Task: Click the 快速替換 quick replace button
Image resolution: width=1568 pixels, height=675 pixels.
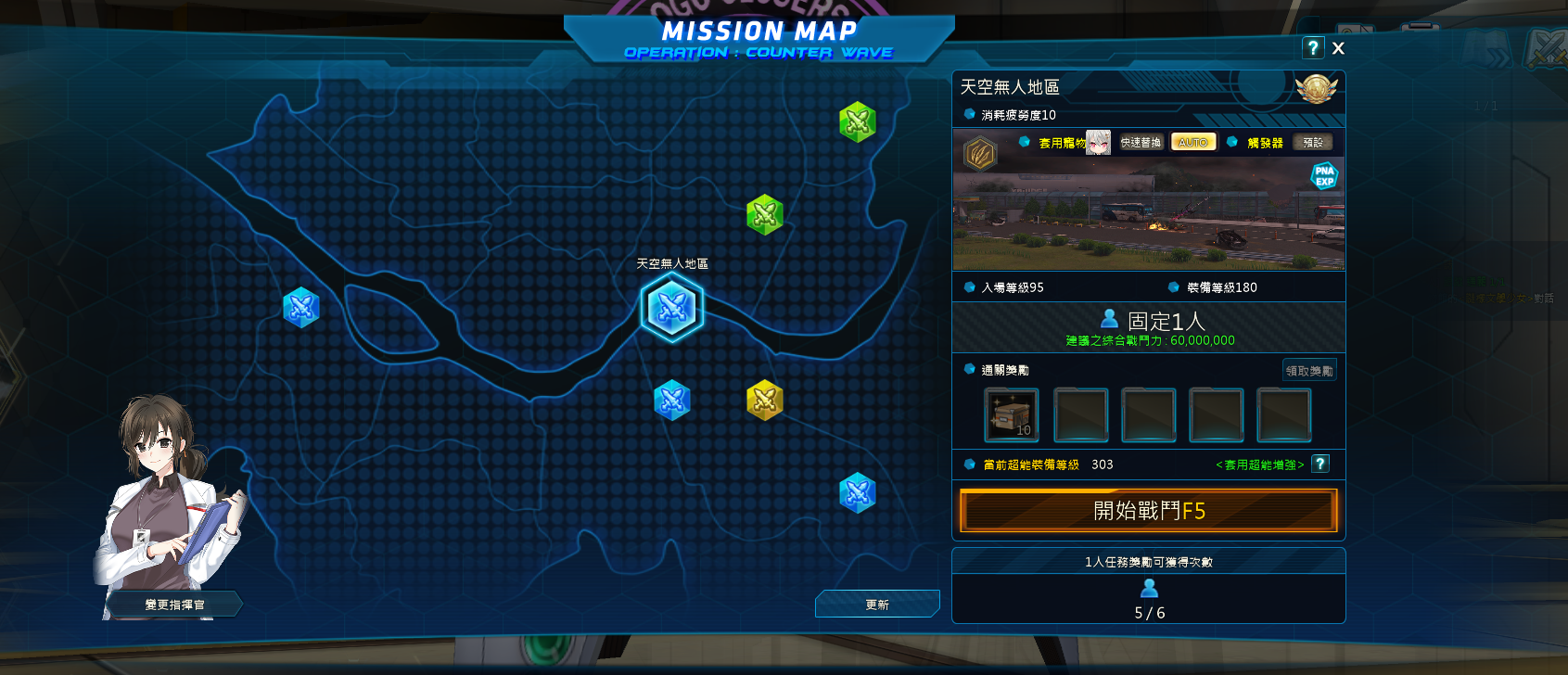Action: tap(1141, 143)
